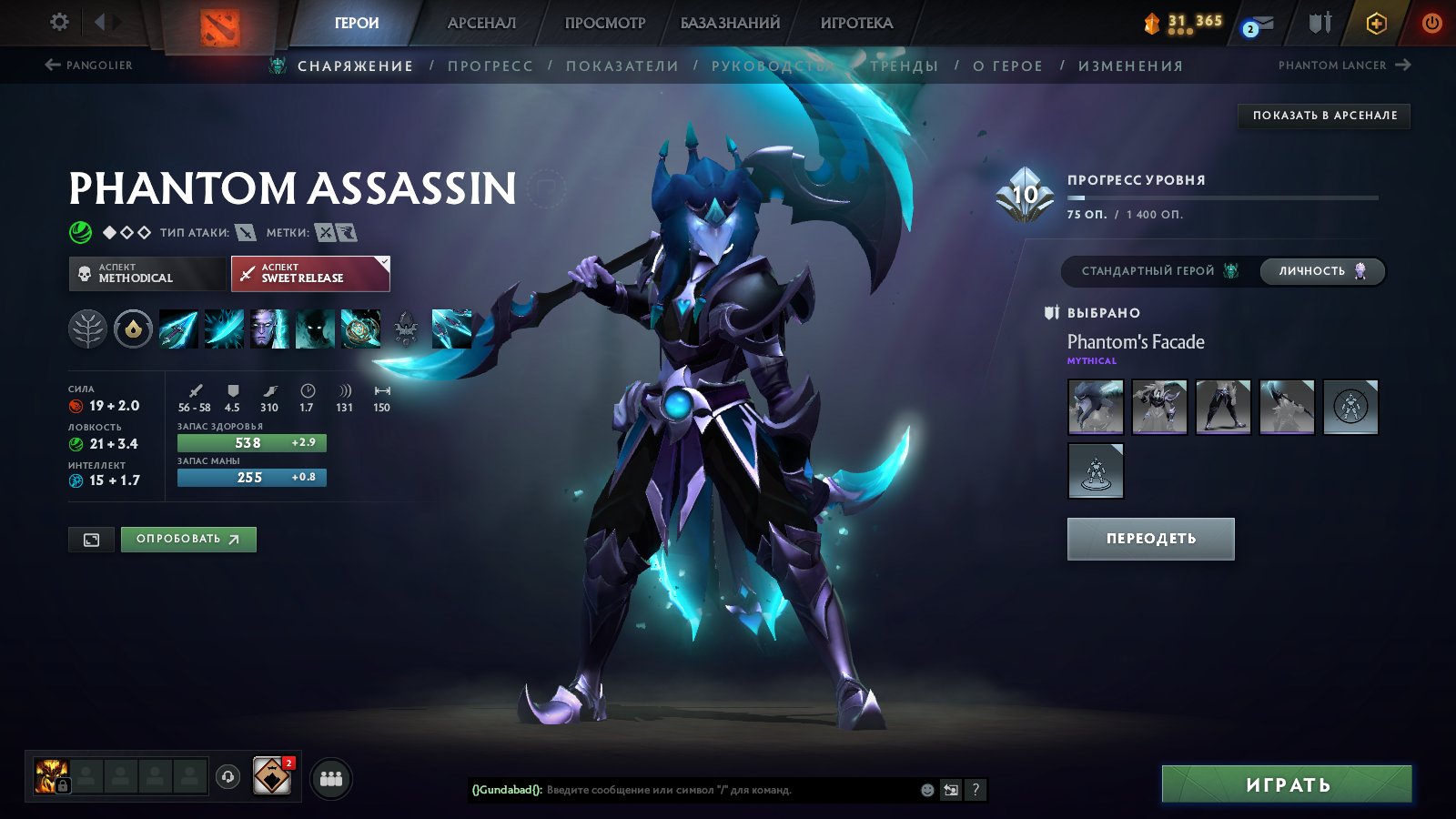Switch to the Арсенал tab
This screenshot has width=1456, height=819.
pos(481,23)
